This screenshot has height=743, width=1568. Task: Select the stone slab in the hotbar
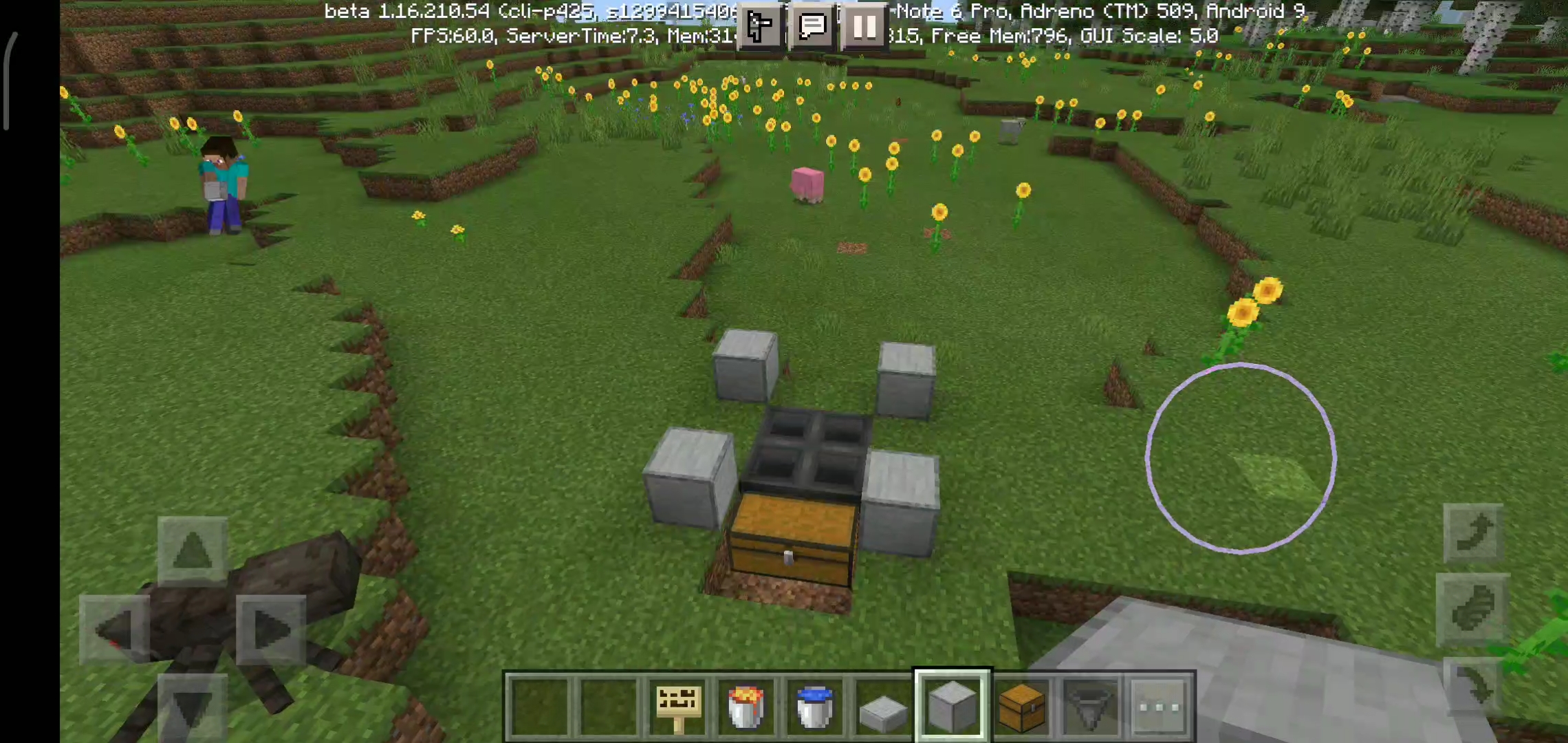pyautogui.click(x=884, y=707)
